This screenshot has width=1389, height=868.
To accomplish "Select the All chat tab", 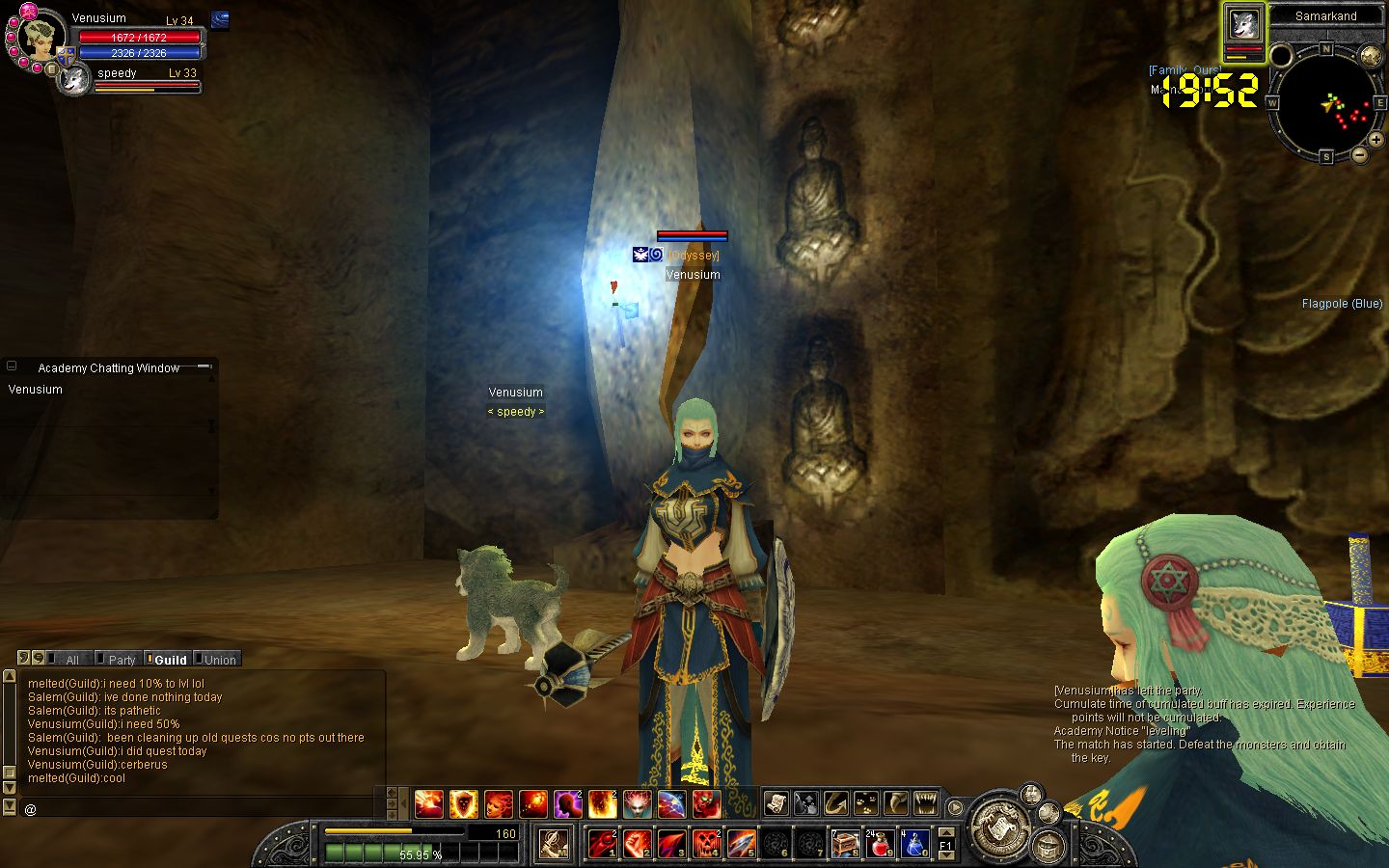I will click(70, 660).
